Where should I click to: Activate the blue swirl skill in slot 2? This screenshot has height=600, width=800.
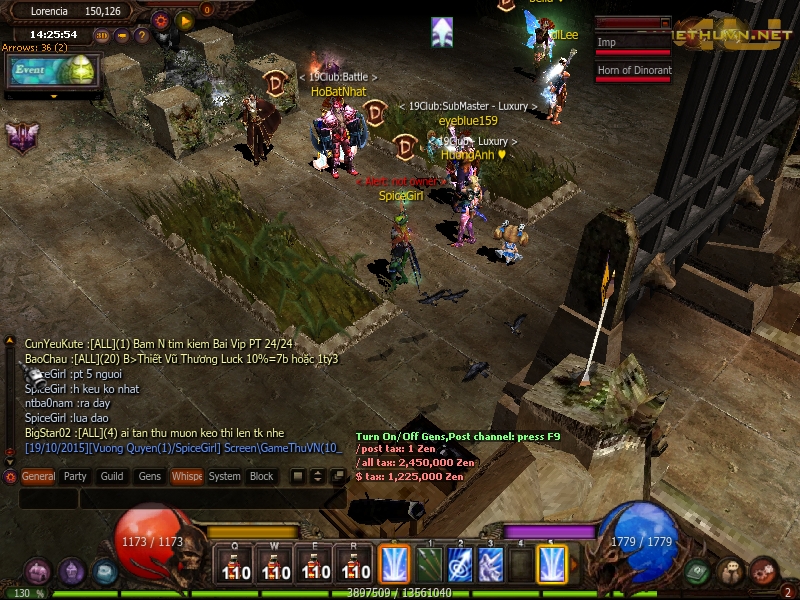tap(459, 564)
